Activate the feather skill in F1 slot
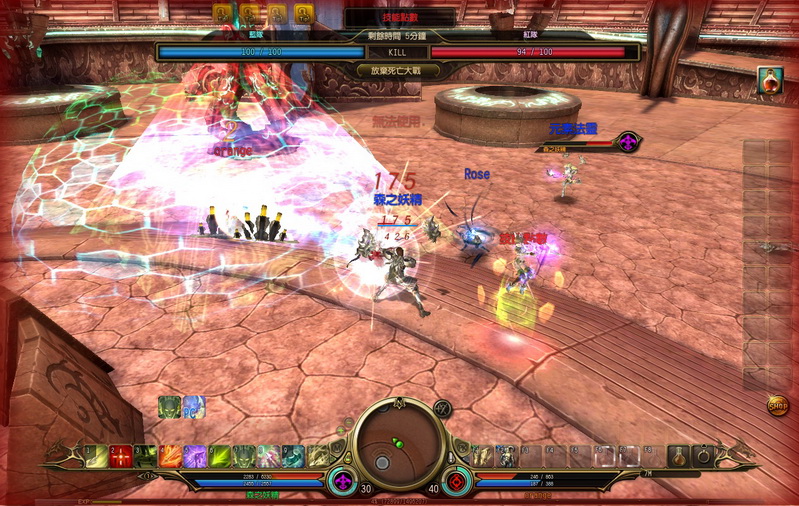799x506 pixels. [x=482, y=456]
